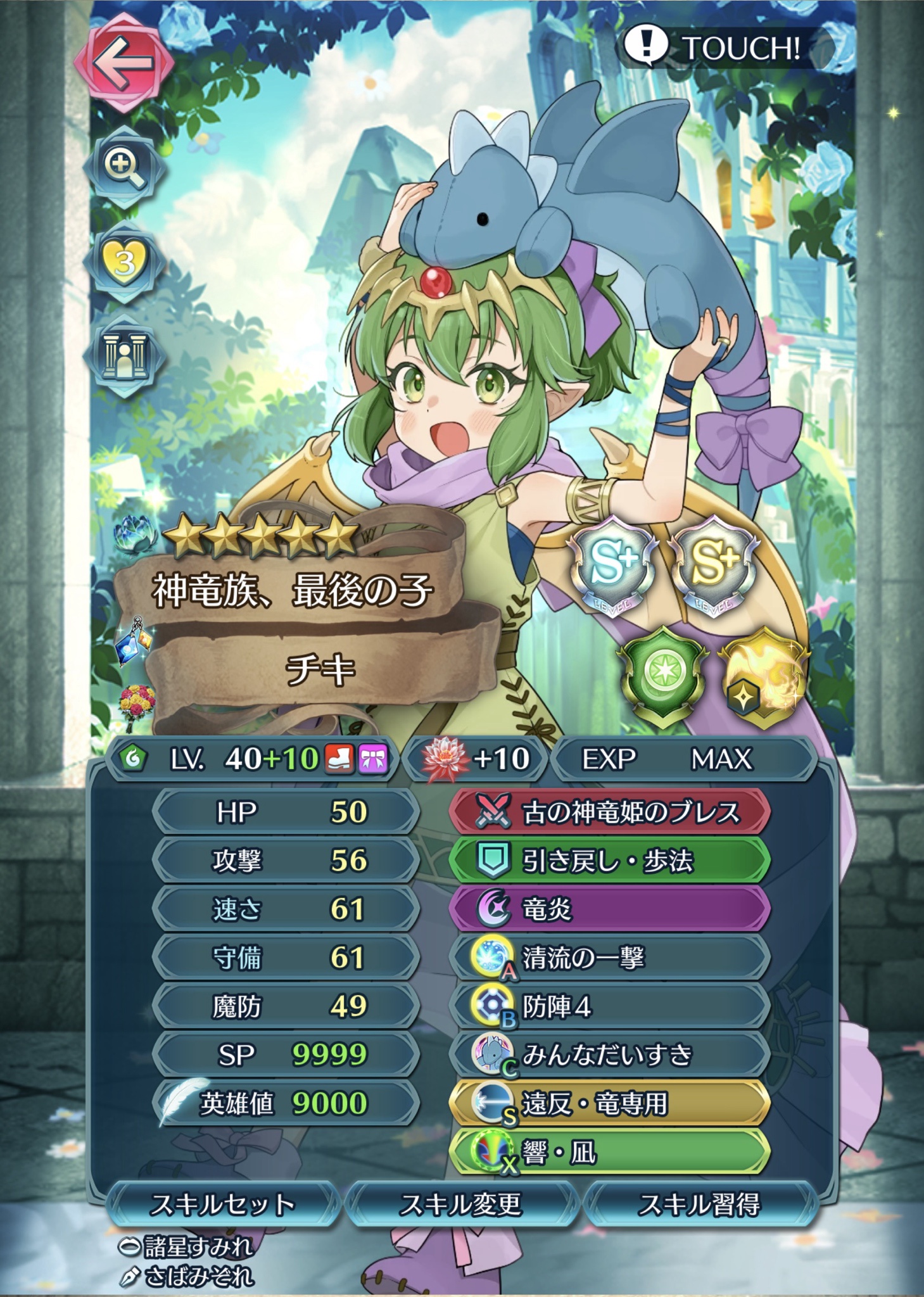This screenshot has width=924, height=1297.
Task: Open the pillared hall icon
Action: (x=124, y=355)
